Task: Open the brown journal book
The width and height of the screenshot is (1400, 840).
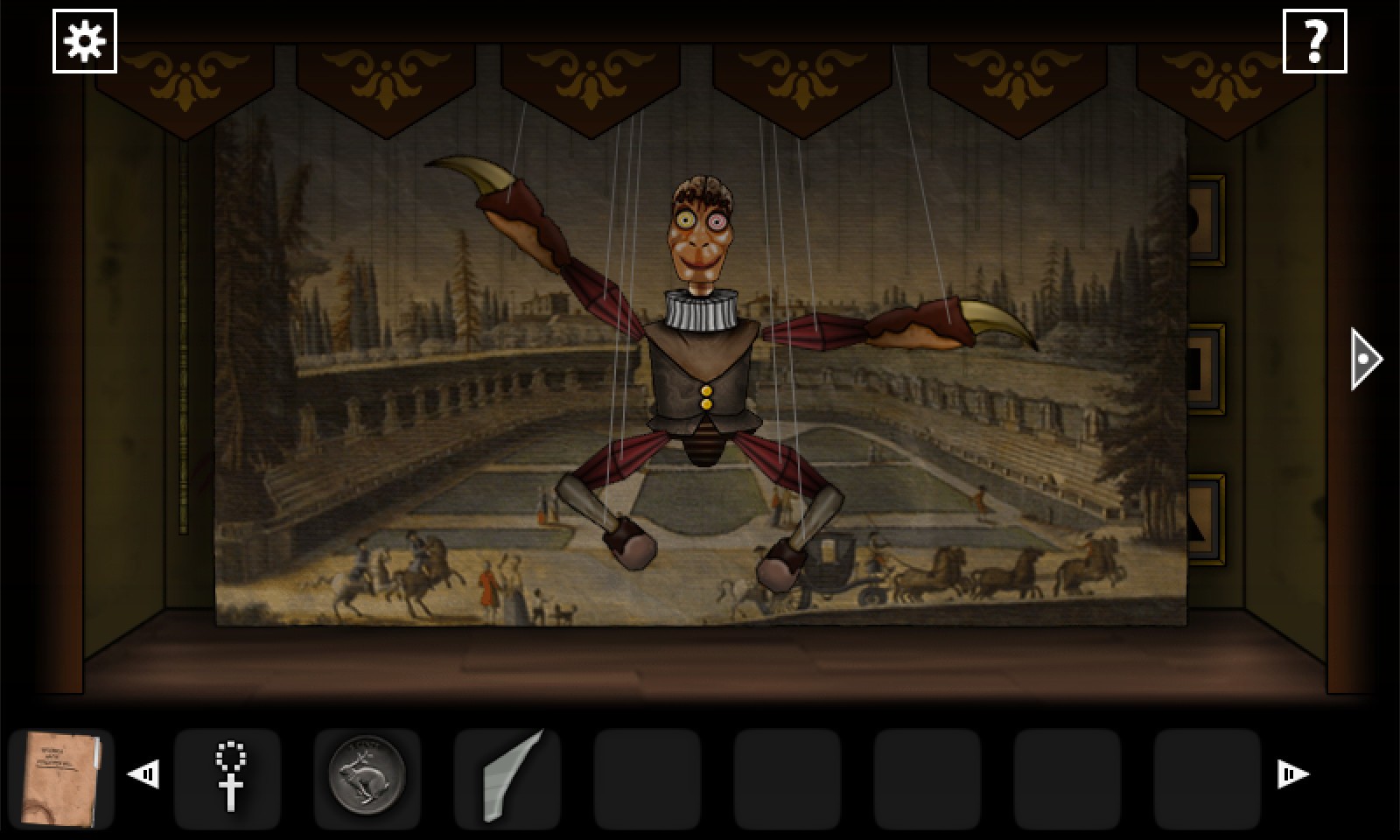Action: click(x=61, y=778)
